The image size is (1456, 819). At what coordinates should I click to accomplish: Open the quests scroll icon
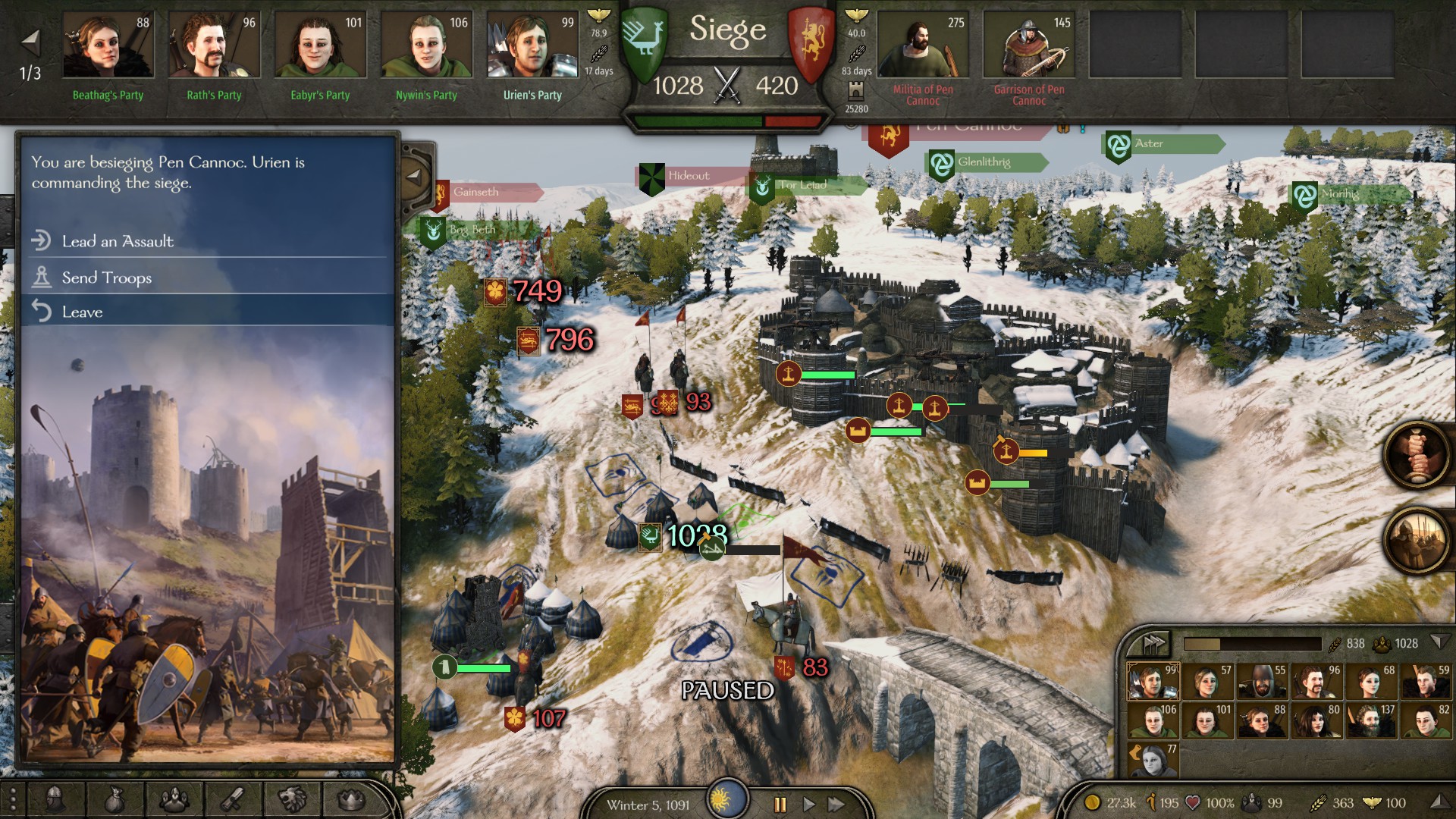233,799
